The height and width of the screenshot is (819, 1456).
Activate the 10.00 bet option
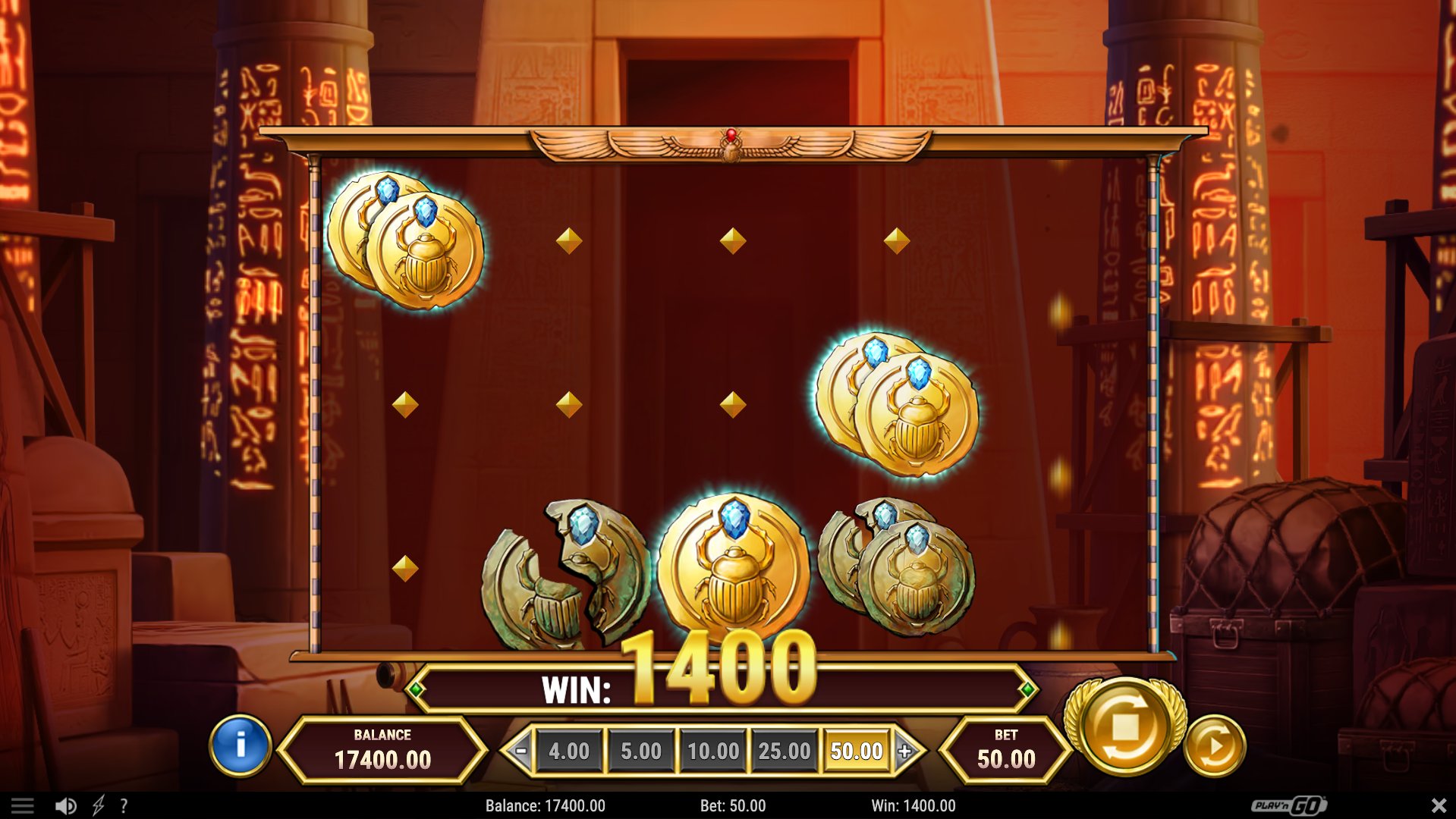(713, 751)
